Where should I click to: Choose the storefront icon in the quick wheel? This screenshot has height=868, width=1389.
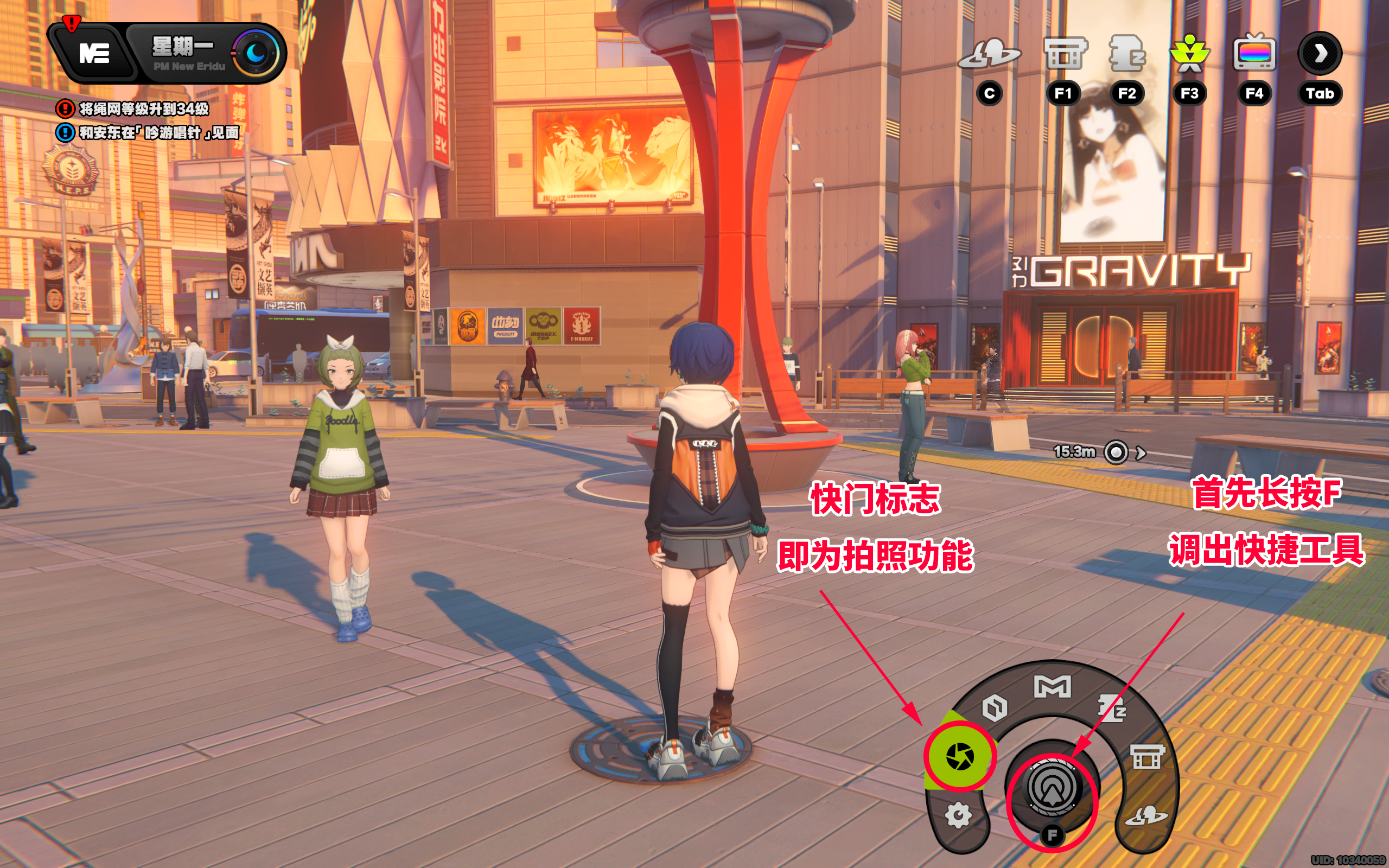coord(1148,757)
